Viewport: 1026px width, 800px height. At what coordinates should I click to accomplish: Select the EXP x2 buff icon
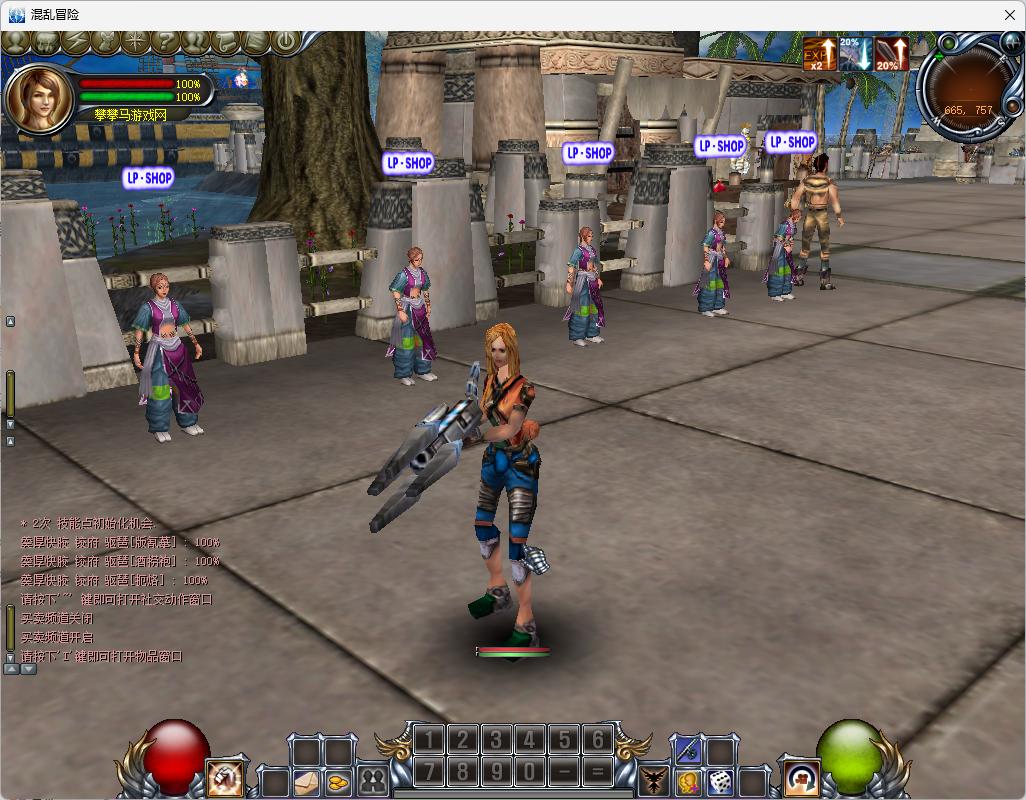click(820, 54)
